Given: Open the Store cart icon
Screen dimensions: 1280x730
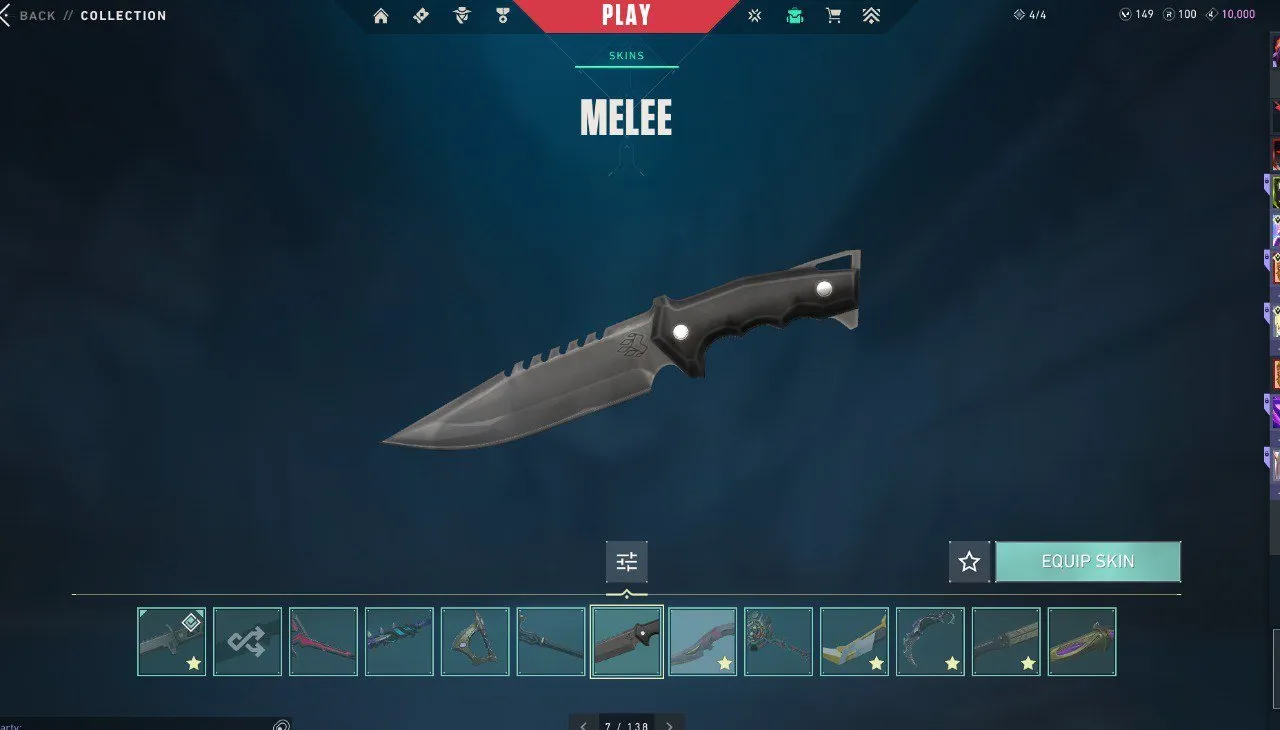Looking at the screenshot, I should click(834, 15).
